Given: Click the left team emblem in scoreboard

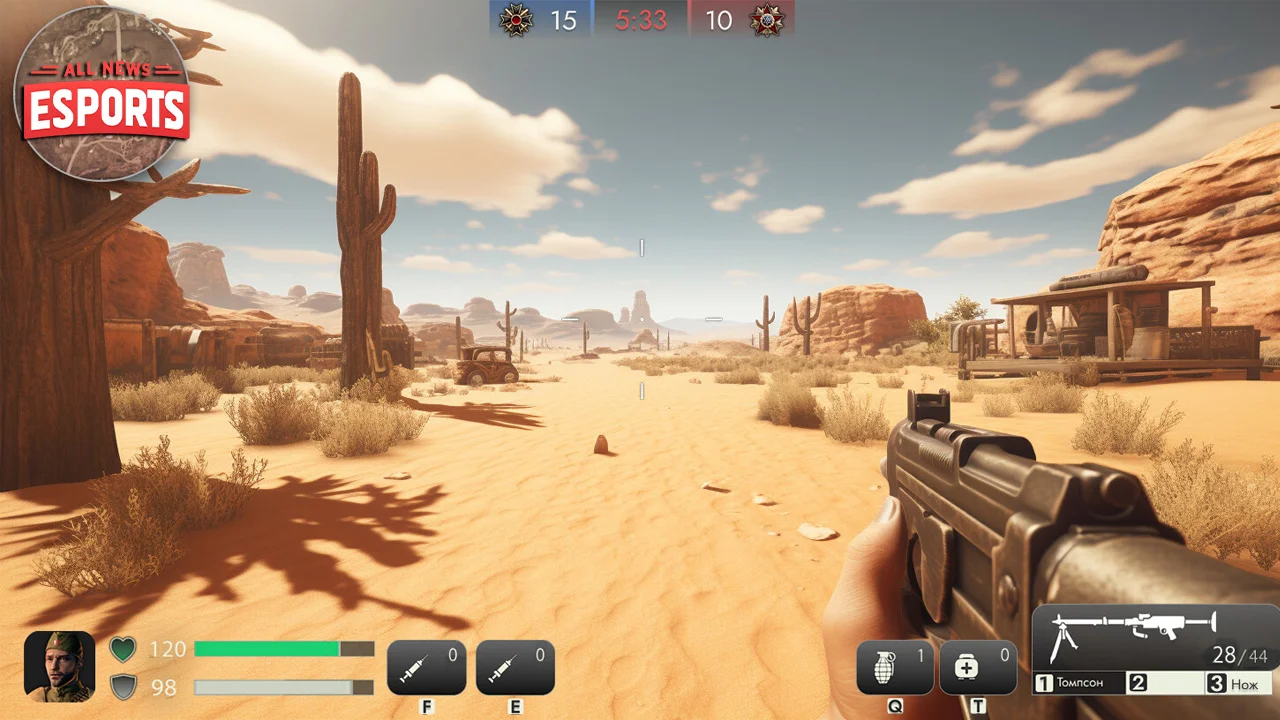Looking at the screenshot, I should [x=516, y=20].
